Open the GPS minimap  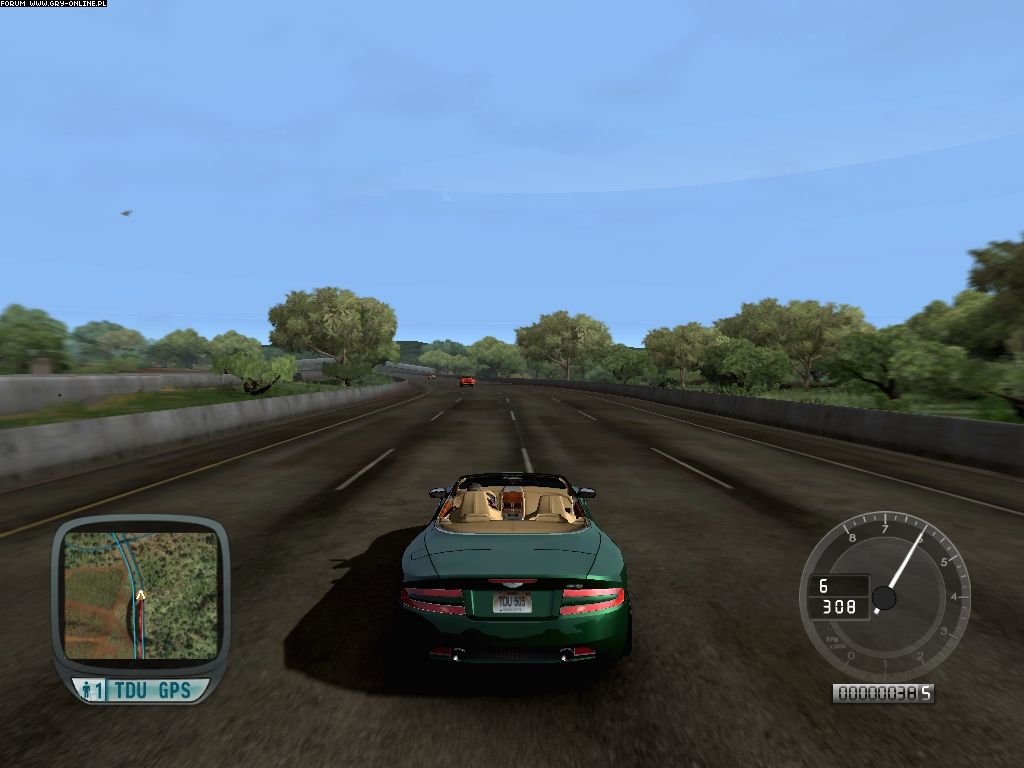140,594
